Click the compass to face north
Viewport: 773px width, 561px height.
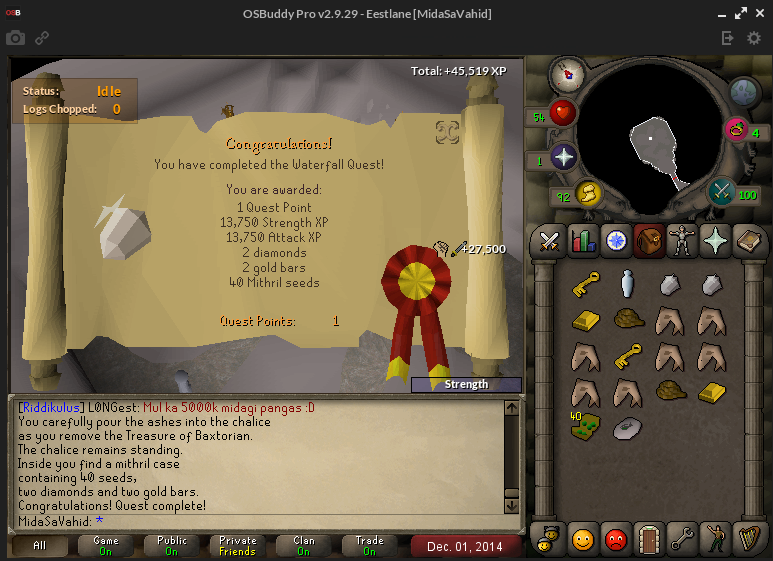click(567, 73)
